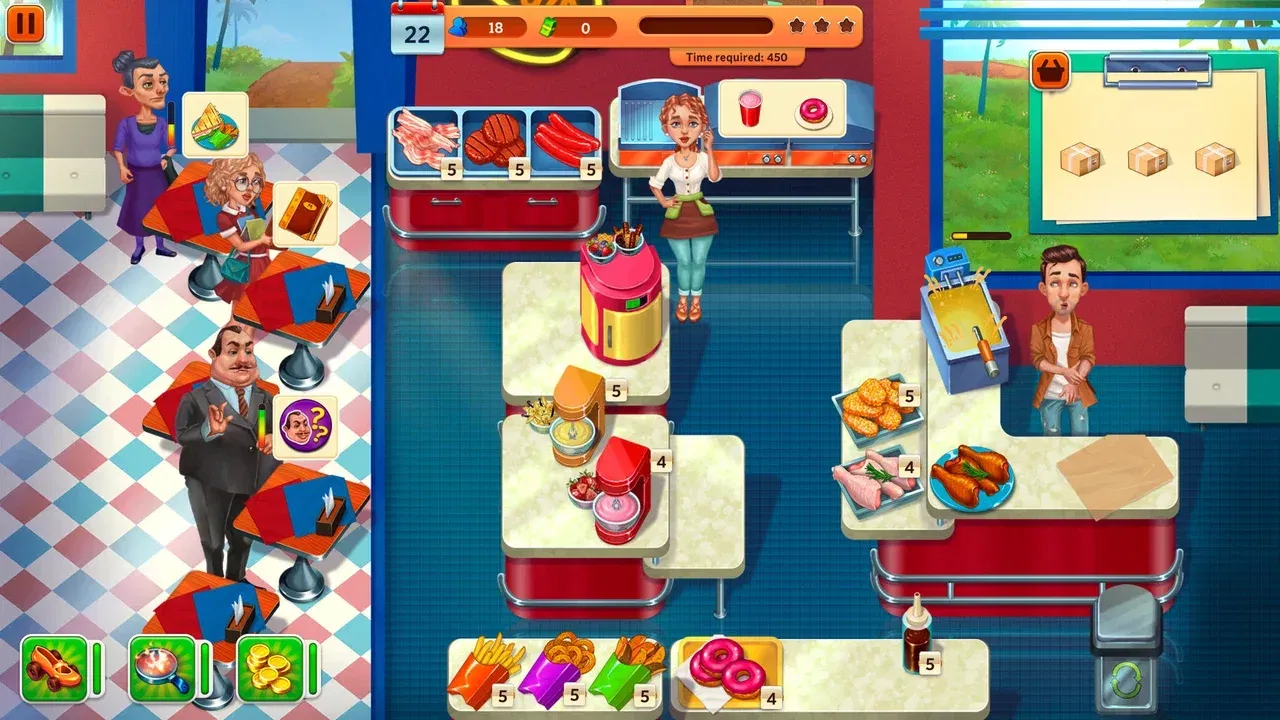This screenshot has width=1280, height=720.
Task: Click the sandwich order in customer's thought bubble
Action: [x=213, y=124]
